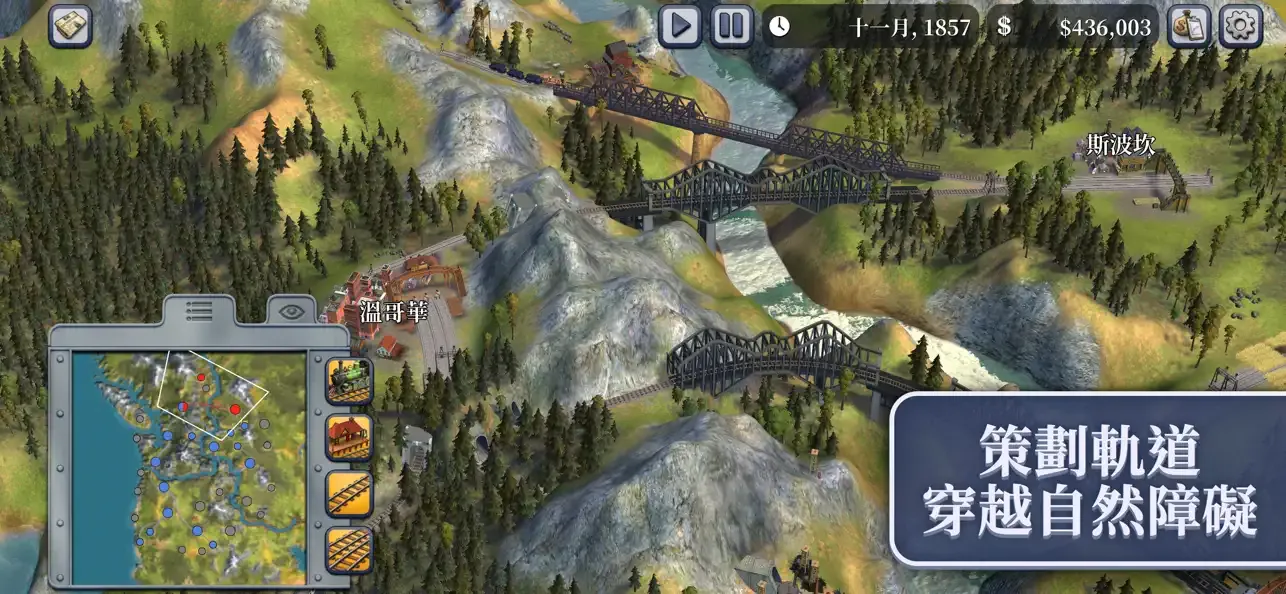Select the locomotive train button
1286x594 pixels.
[x=349, y=380]
